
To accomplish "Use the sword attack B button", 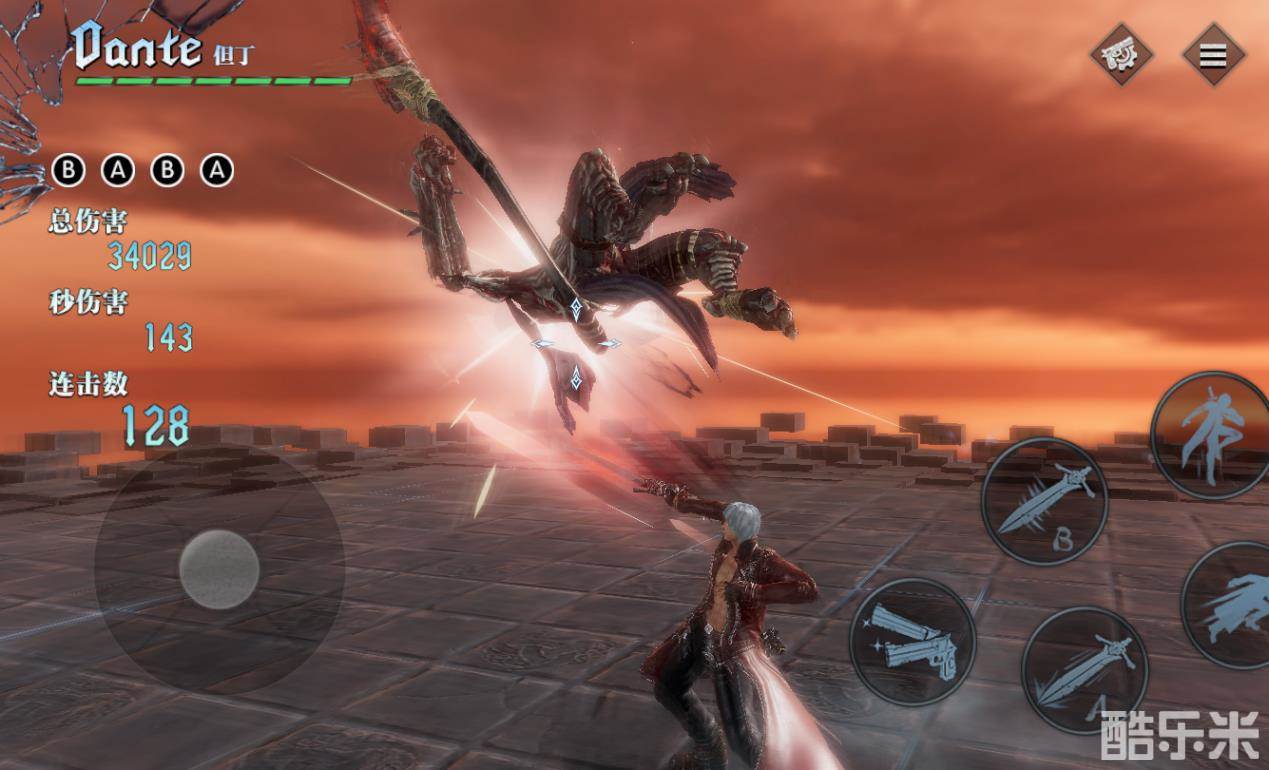I will [x=1044, y=501].
